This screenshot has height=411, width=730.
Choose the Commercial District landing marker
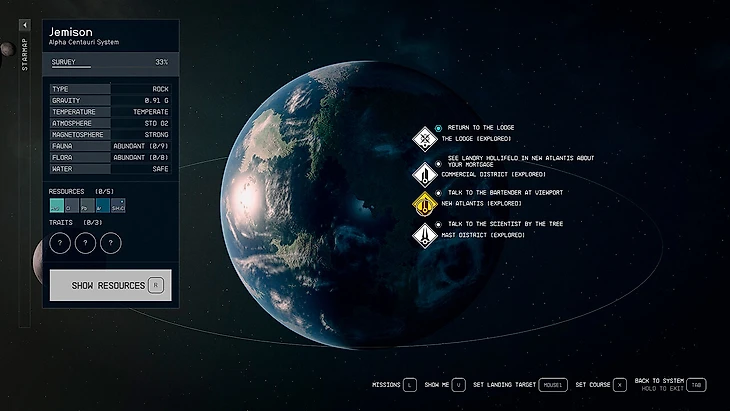click(x=426, y=173)
